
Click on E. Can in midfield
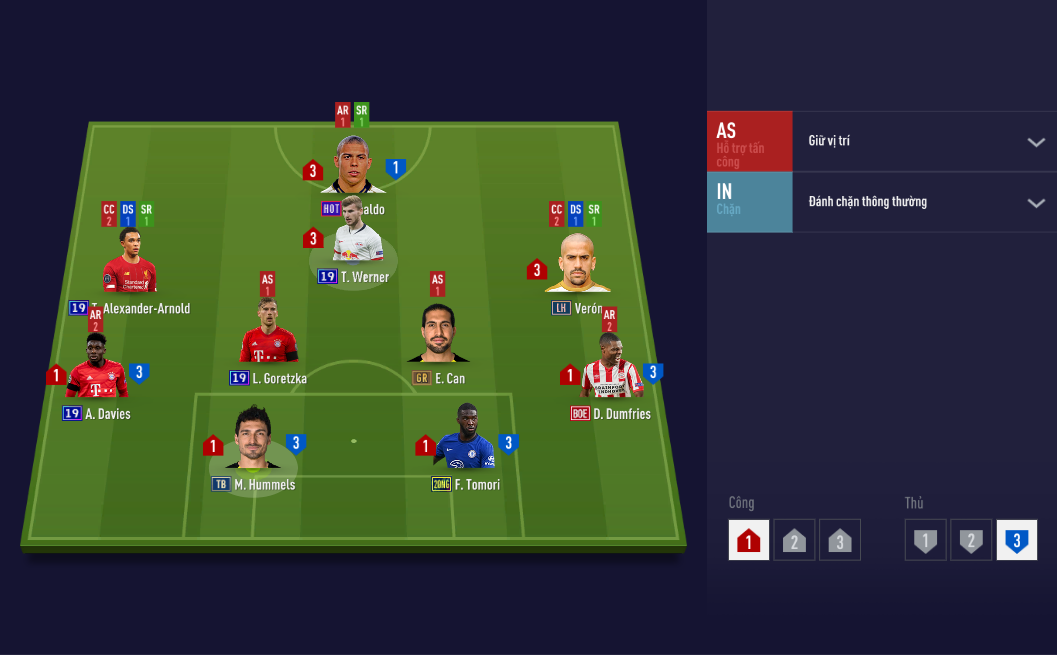pos(438,334)
